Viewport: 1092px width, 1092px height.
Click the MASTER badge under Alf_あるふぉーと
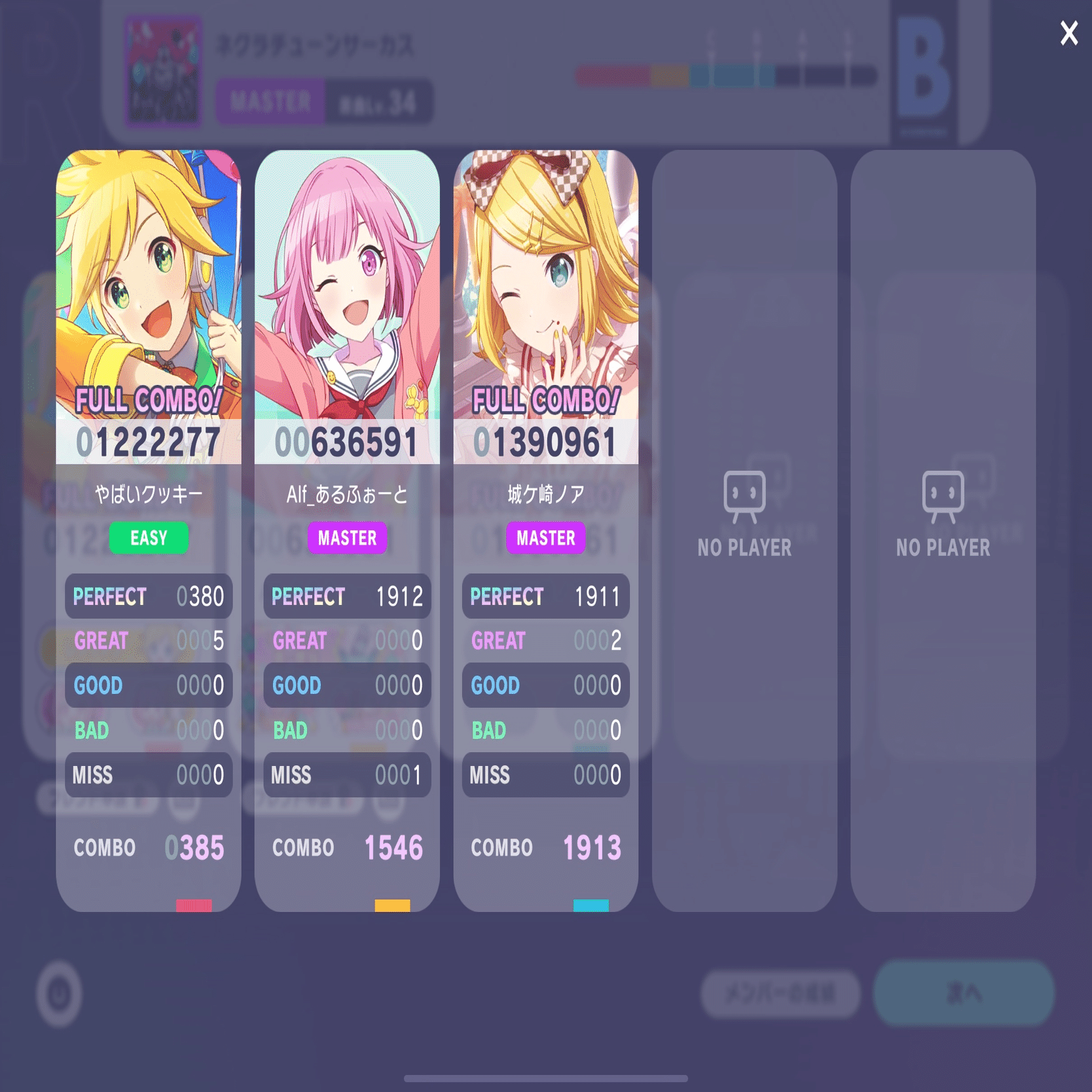(346, 538)
